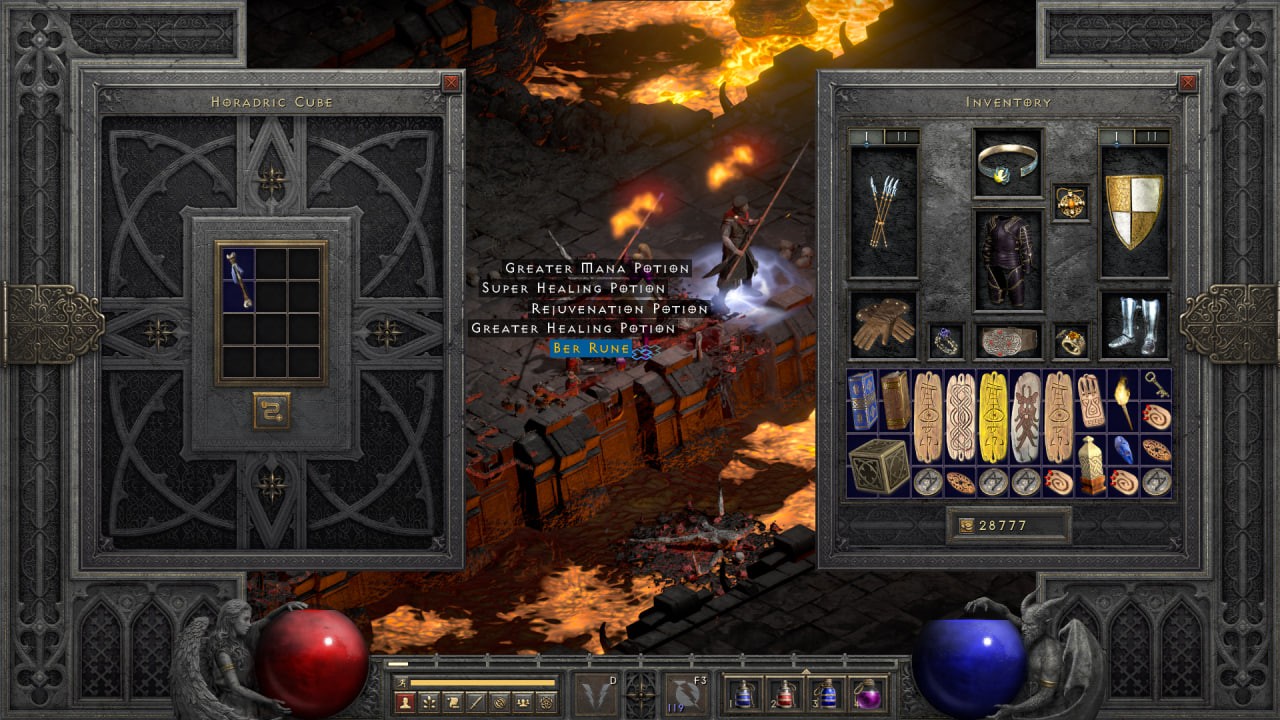Select the gold and white shield
The width and height of the screenshot is (1280, 720).
(1134, 212)
